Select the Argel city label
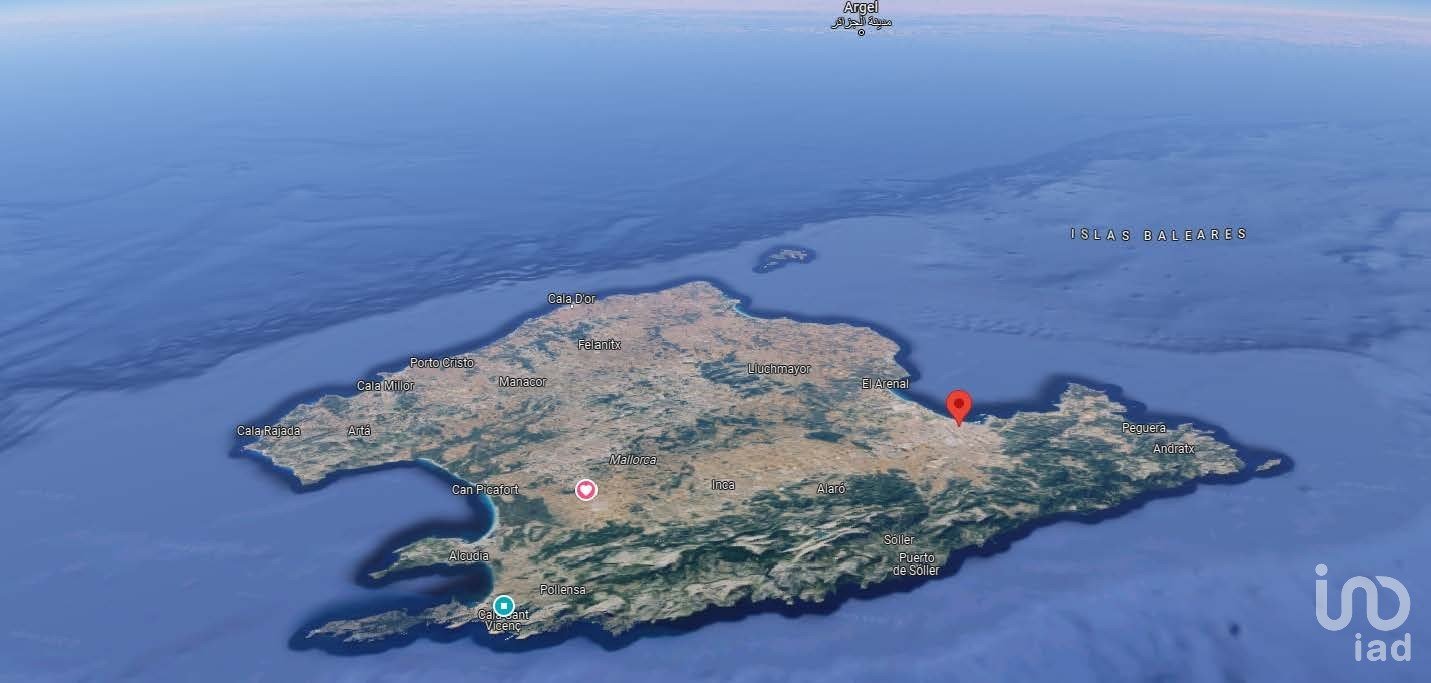The height and width of the screenshot is (683, 1431). 860,8
